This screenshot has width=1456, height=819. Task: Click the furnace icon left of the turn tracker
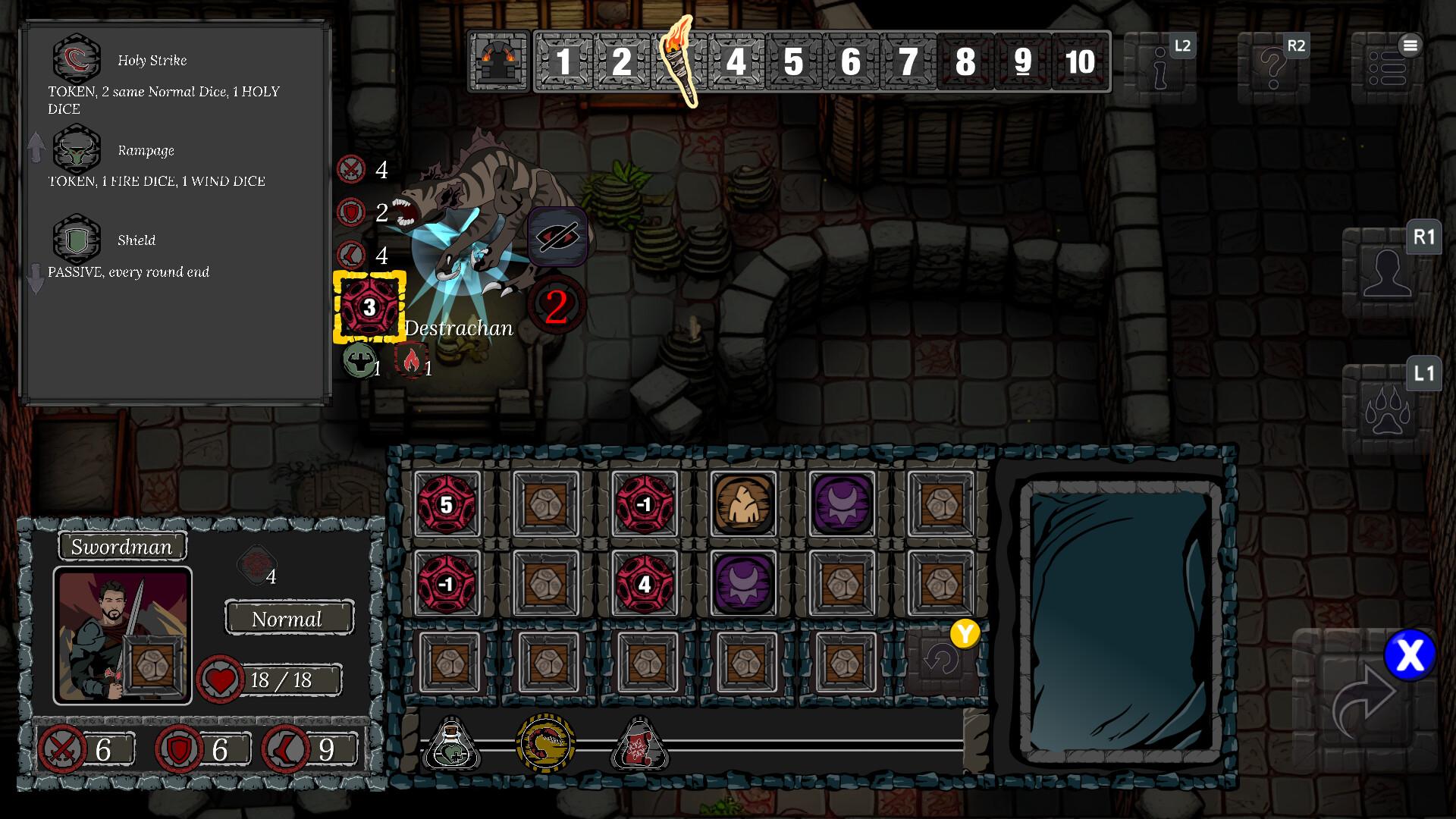(498, 61)
